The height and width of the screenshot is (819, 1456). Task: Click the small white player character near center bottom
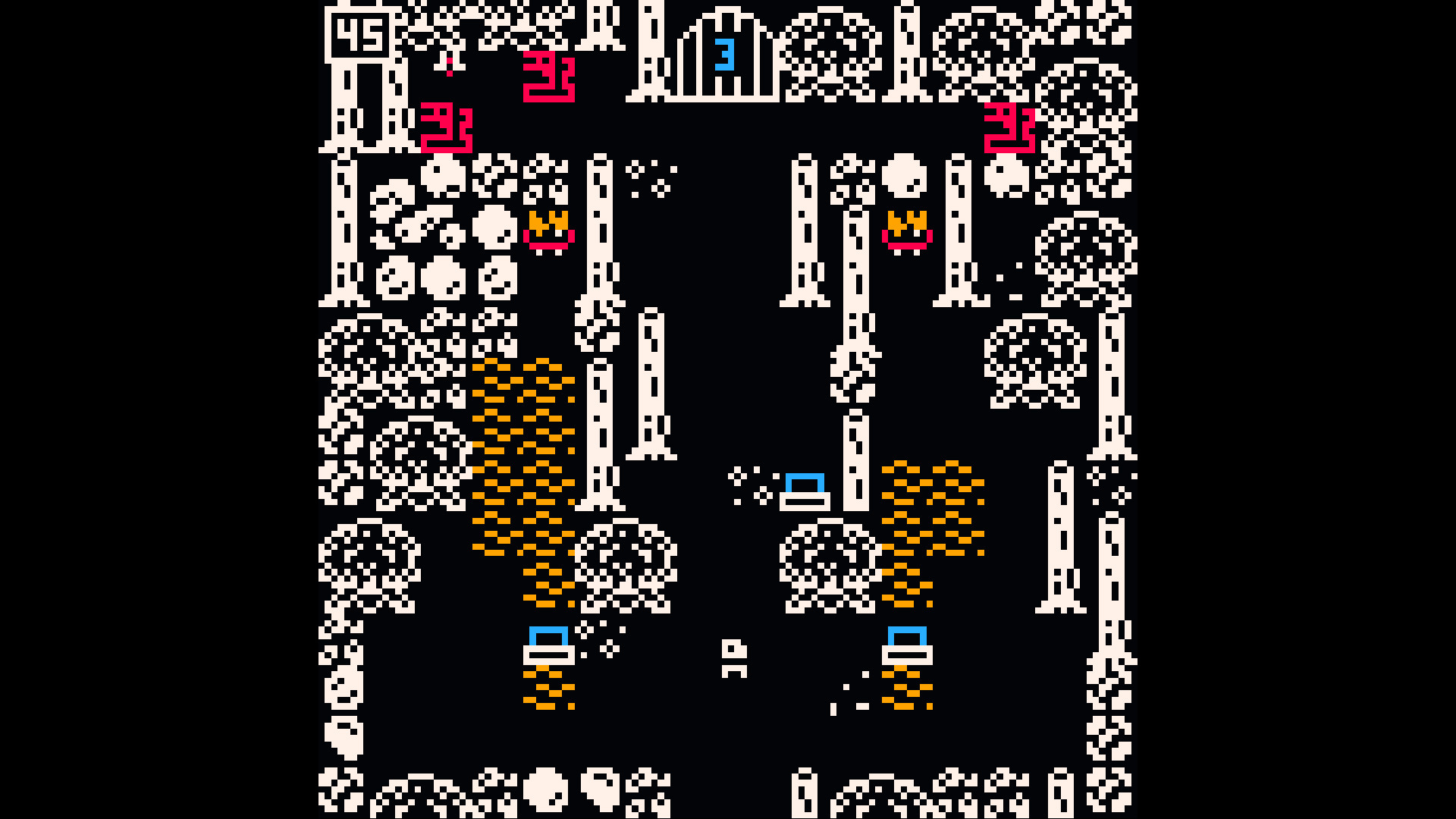point(734,656)
